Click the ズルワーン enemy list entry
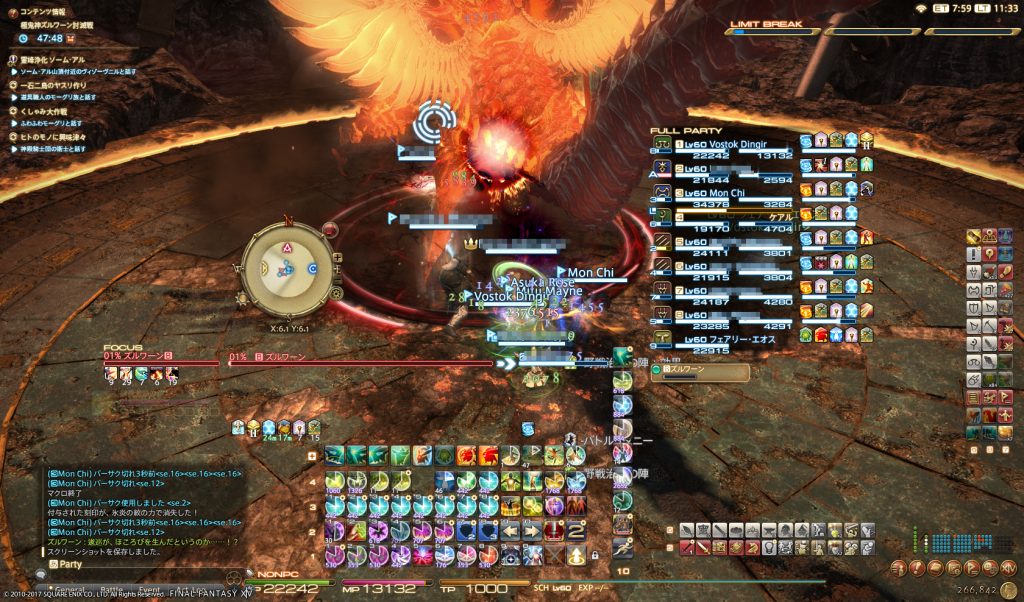The width and height of the screenshot is (1024, 602). 698,372
